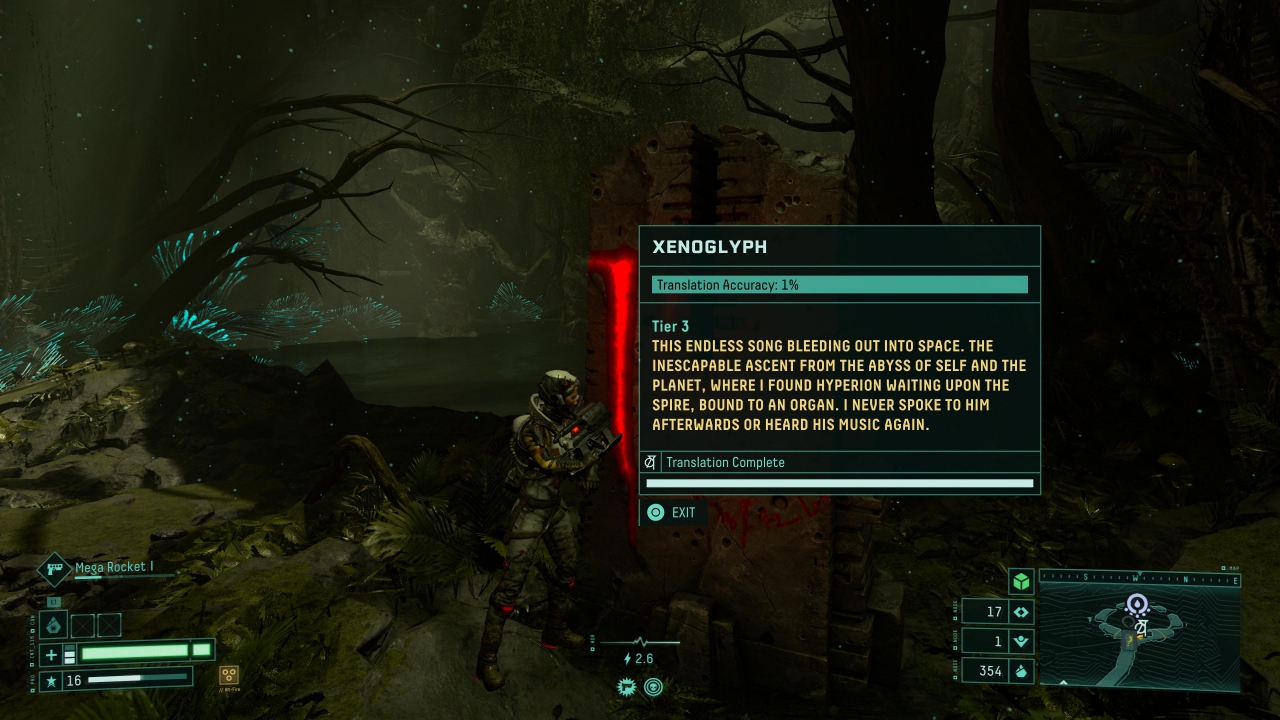Click the gun burst status icon
The height and width of the screenshot is (720, 1280).
tap(627, 687)
